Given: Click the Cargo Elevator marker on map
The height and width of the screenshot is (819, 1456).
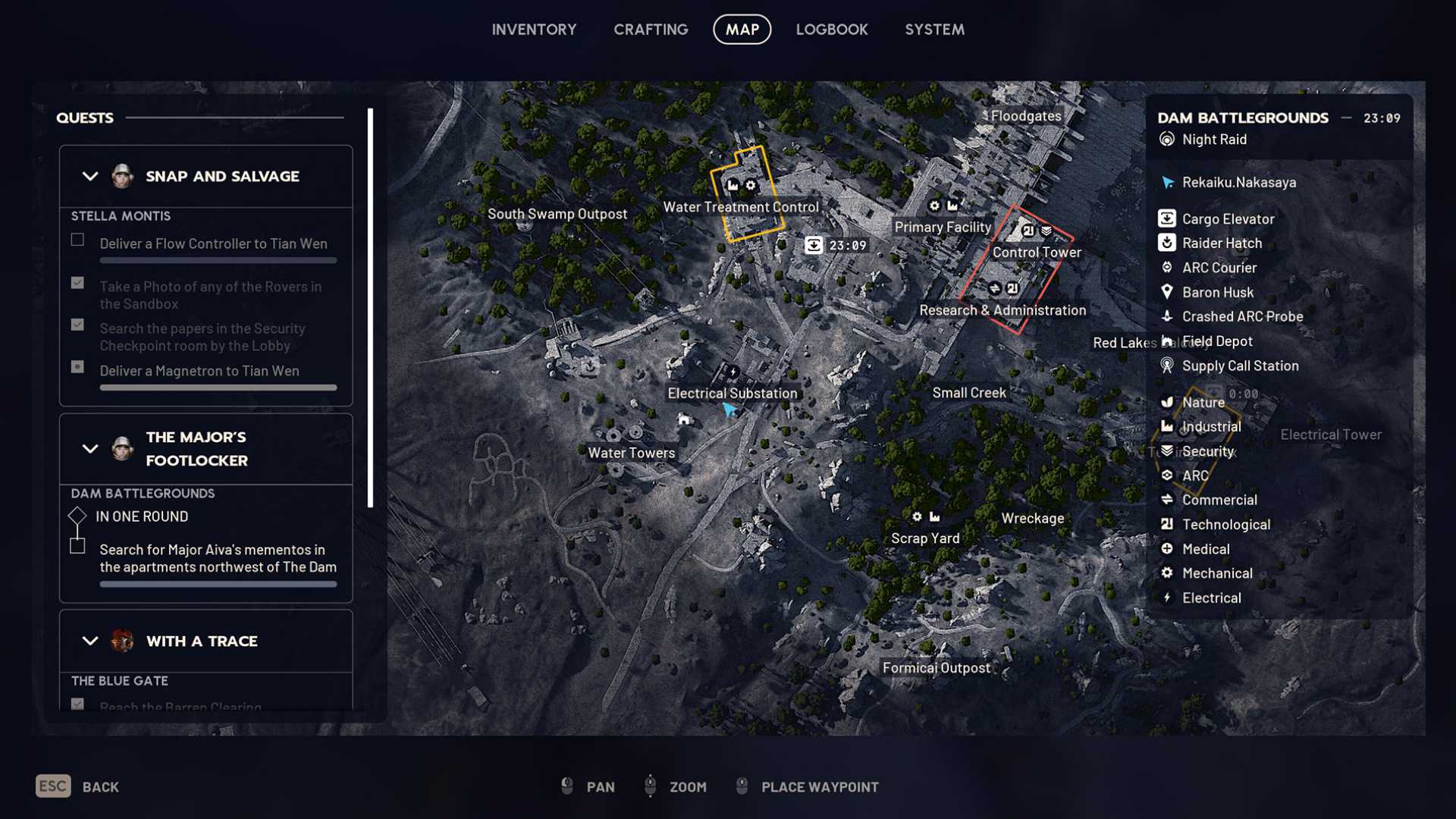Looking at the screenshot, I should [x=814, y=245].
